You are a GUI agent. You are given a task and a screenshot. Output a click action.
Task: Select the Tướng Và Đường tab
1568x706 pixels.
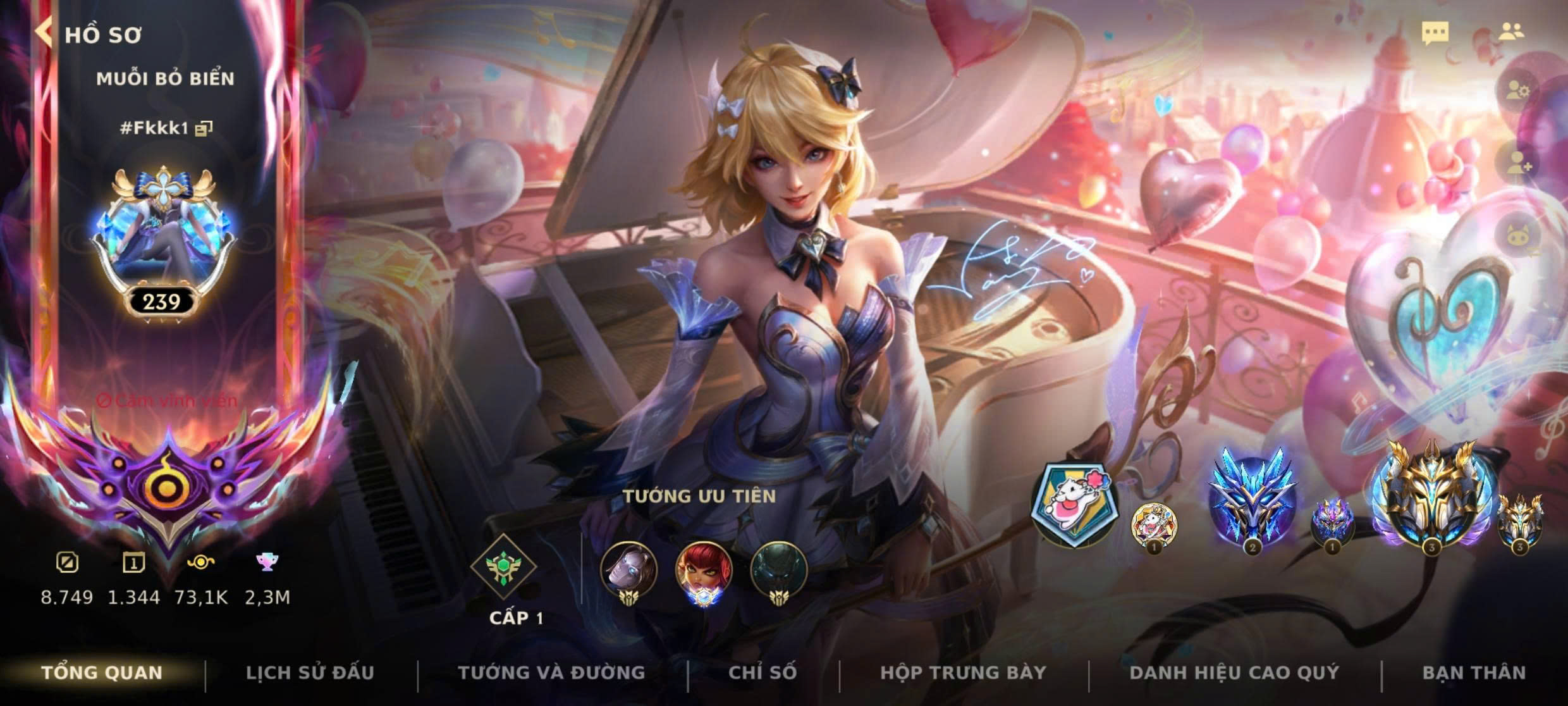(x=551, y=672)
